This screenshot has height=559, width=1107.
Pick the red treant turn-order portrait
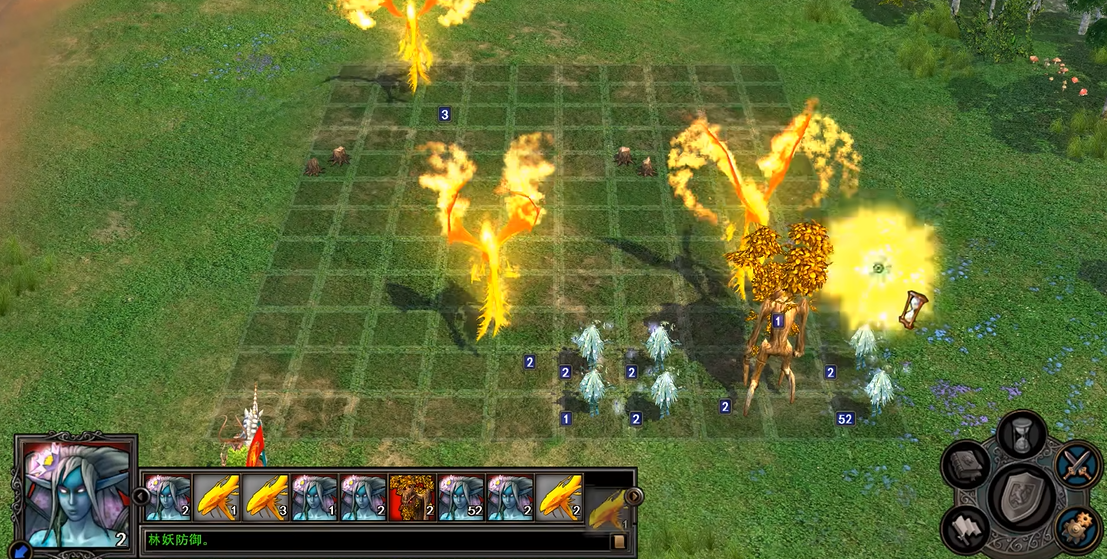click(411, 496)
